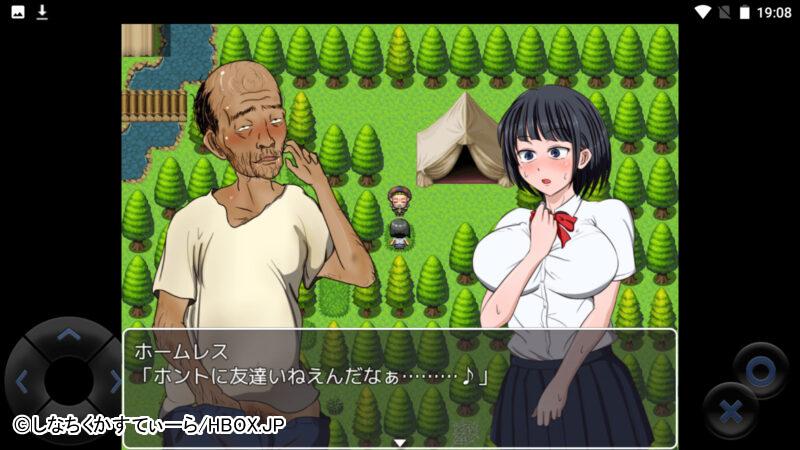Click the dialogue continue arrow
This screenshot has height=450, width=800.
point(399,441)
